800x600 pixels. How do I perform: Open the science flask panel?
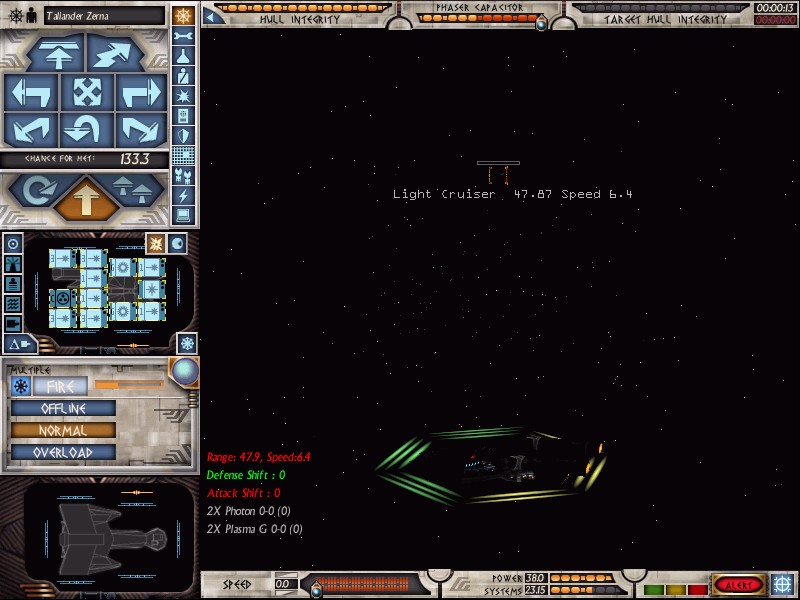click(x=183, y=56)
